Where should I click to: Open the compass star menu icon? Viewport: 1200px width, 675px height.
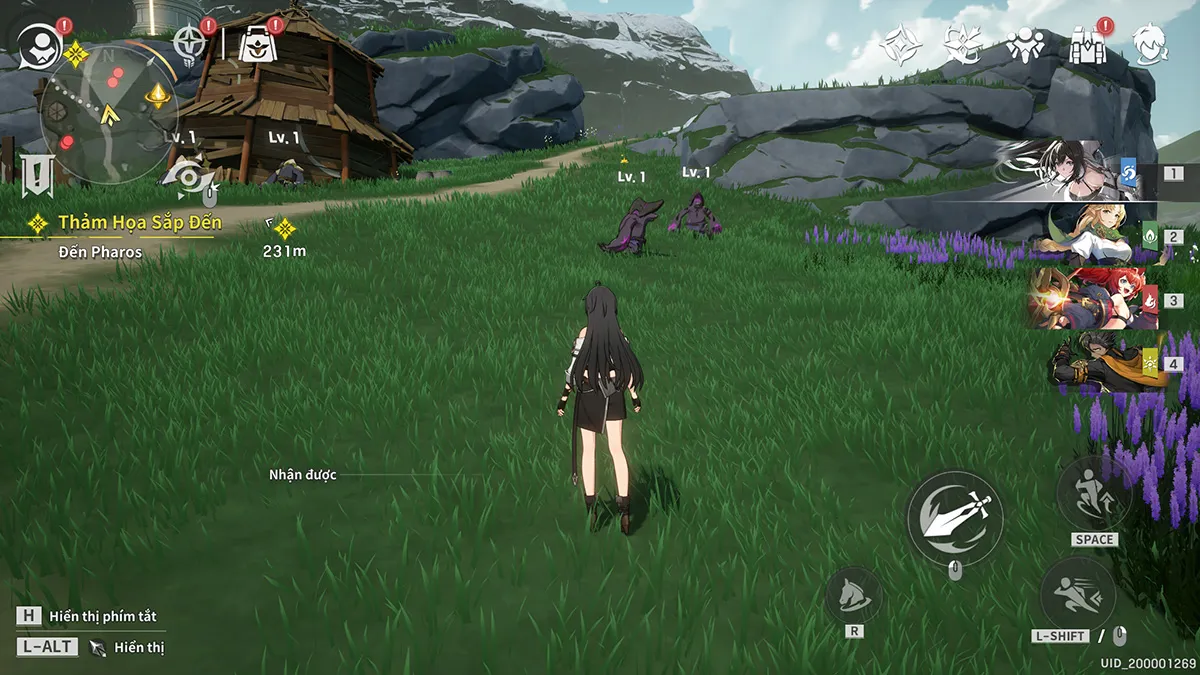190,43
